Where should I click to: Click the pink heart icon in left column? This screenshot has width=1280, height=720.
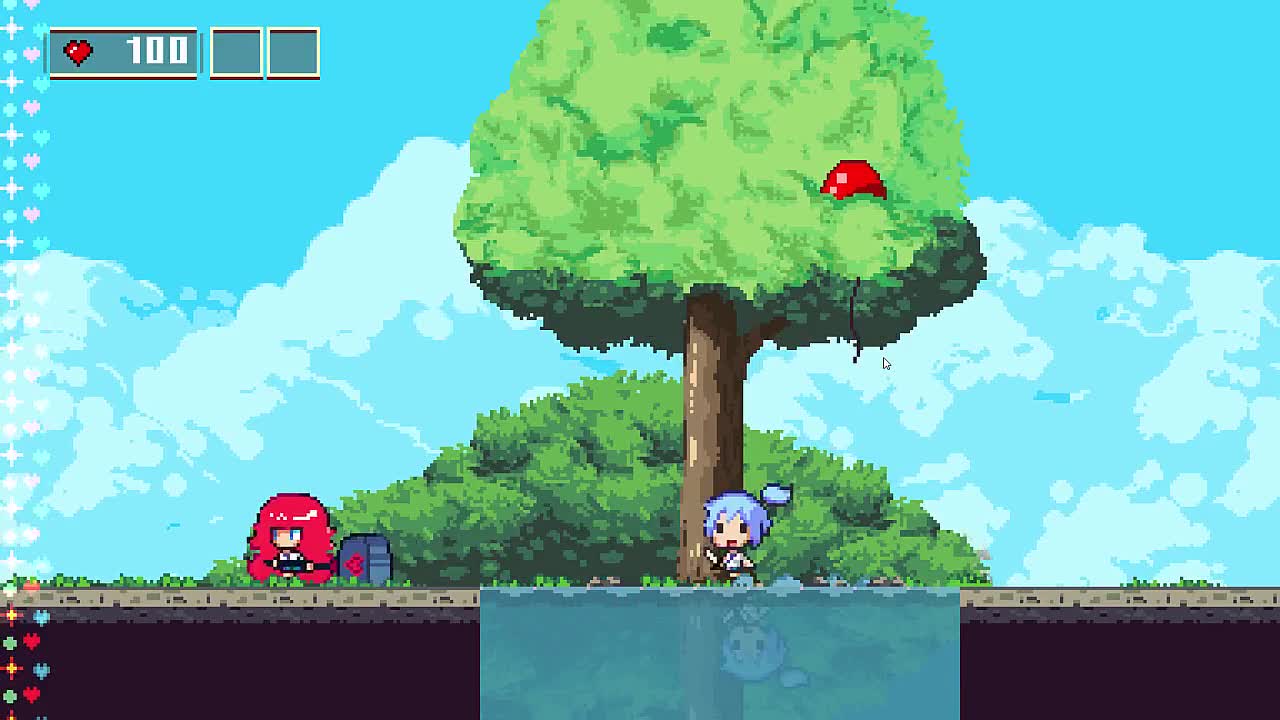coord(33,56)
